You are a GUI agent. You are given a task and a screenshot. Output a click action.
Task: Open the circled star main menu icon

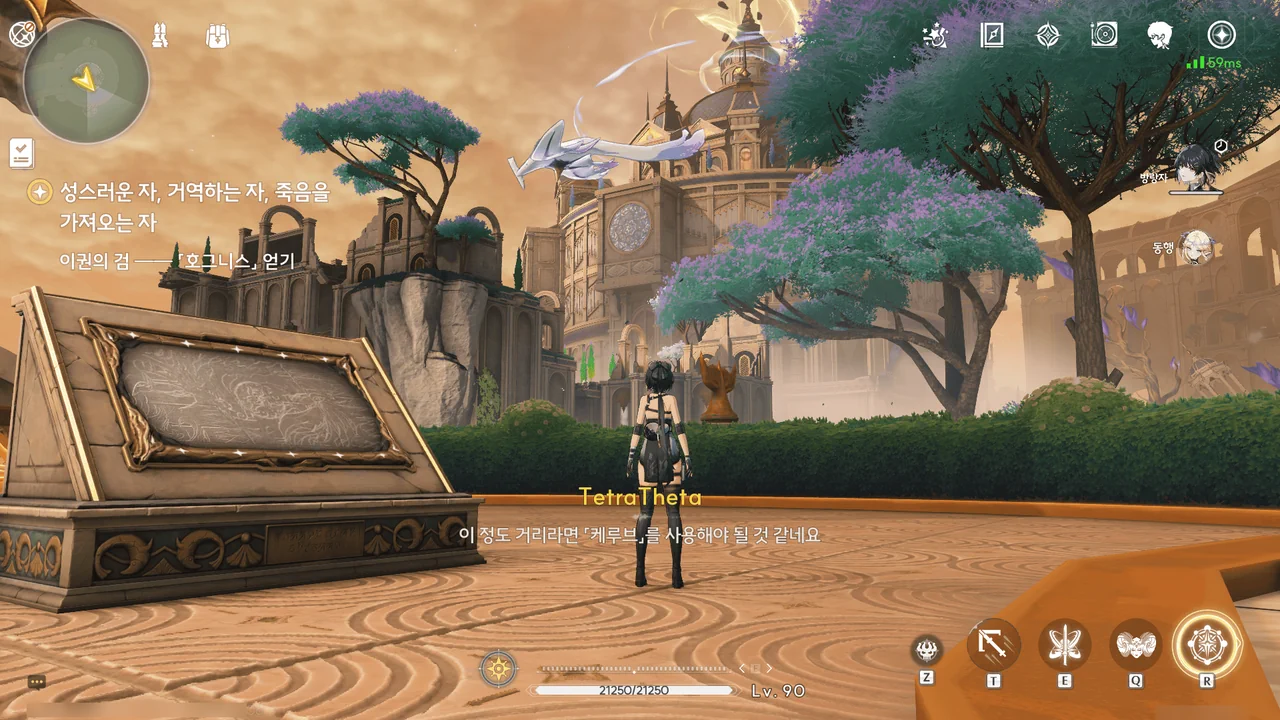[1220, 35]
